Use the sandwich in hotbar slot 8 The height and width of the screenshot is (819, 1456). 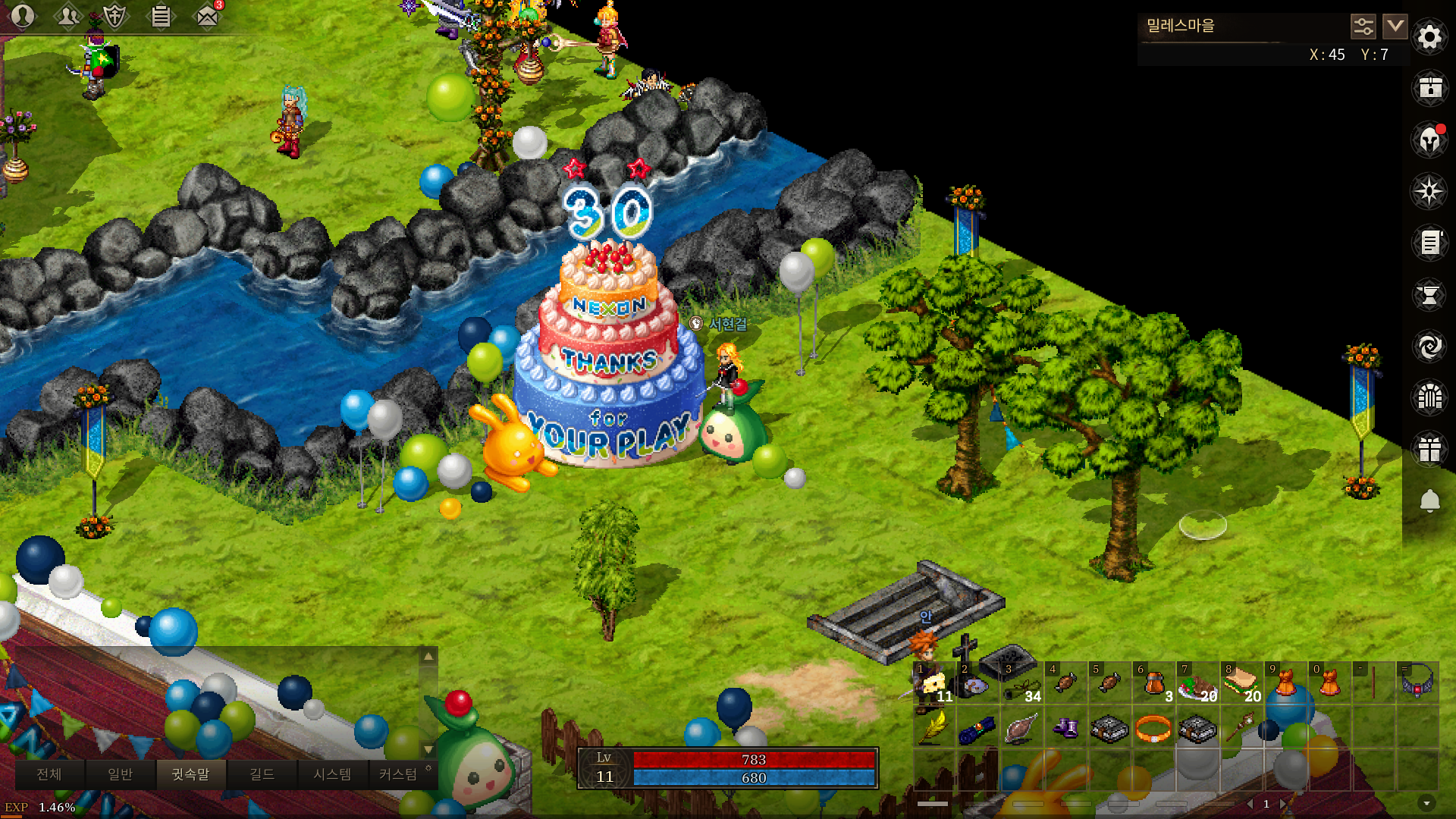[x=1241, y=682]
